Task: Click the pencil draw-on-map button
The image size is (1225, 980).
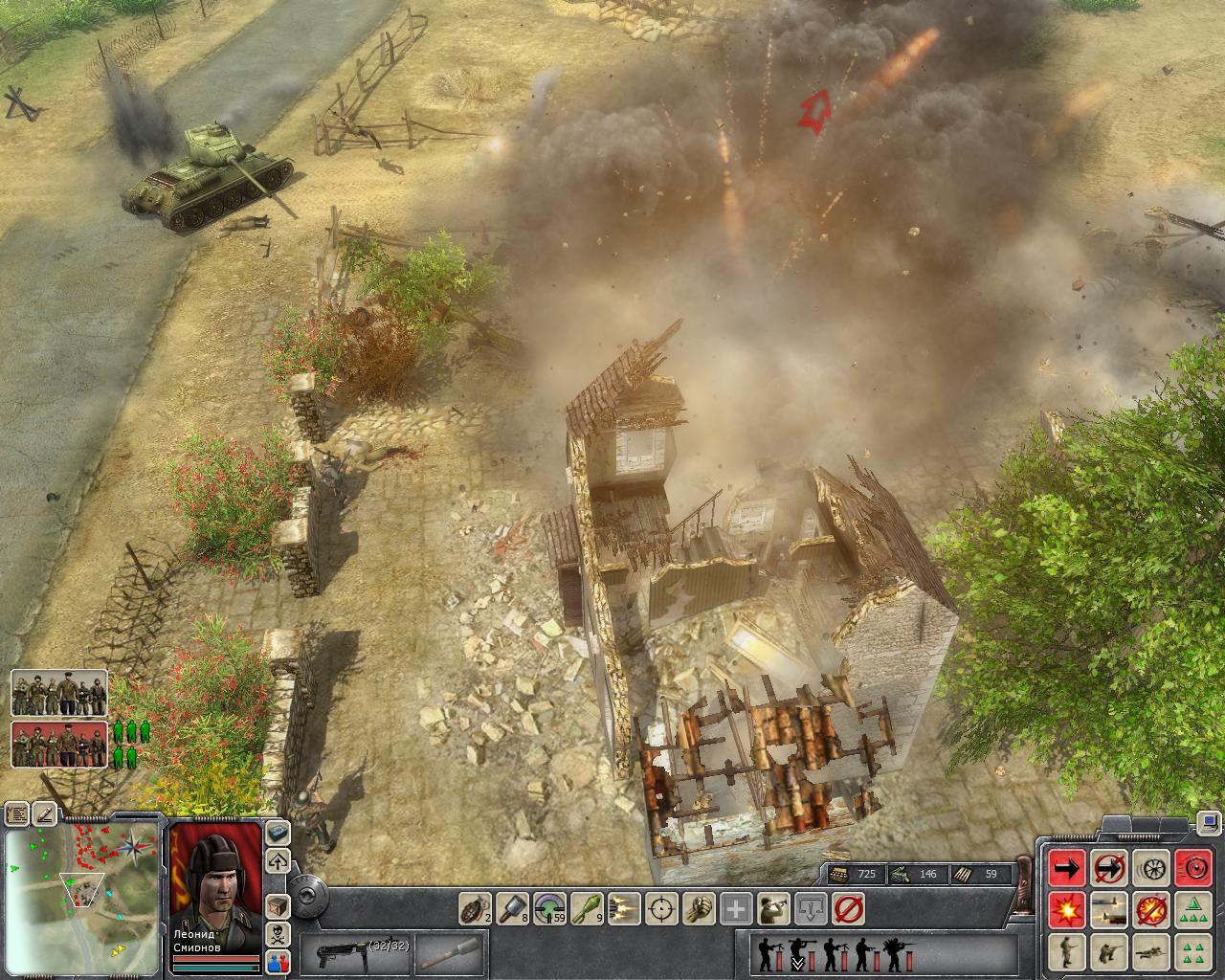Action: (45, 813)
